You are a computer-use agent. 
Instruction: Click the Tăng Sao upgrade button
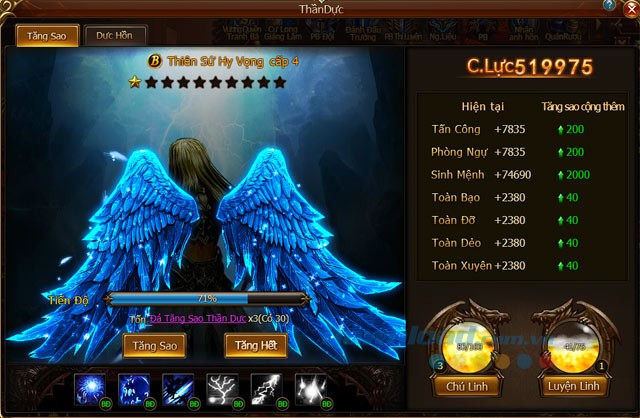(154, 345)
